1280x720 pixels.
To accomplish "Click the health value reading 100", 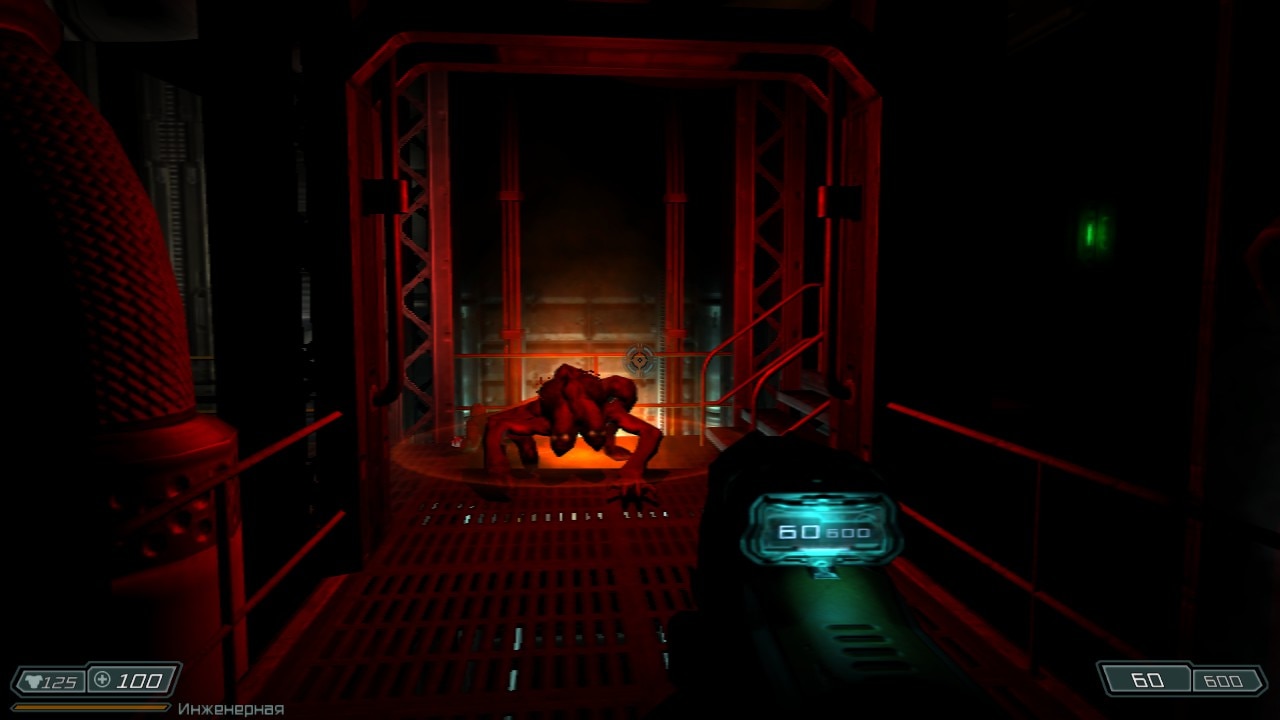I will click(x=140, y=680).
